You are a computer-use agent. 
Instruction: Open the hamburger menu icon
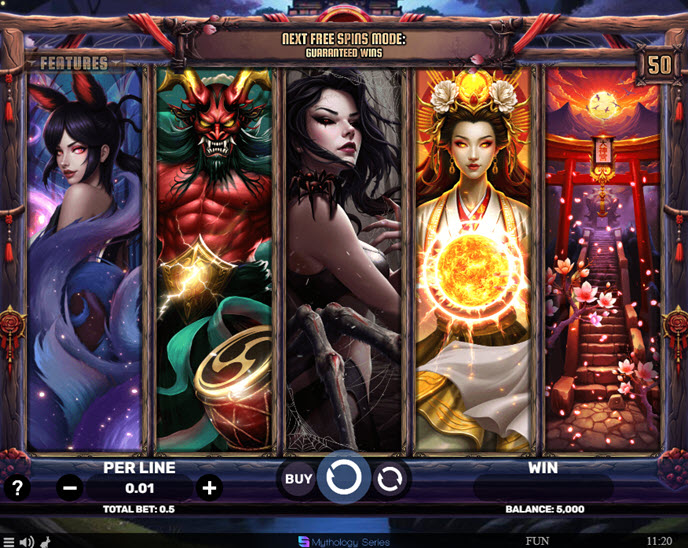pos(9,541)
